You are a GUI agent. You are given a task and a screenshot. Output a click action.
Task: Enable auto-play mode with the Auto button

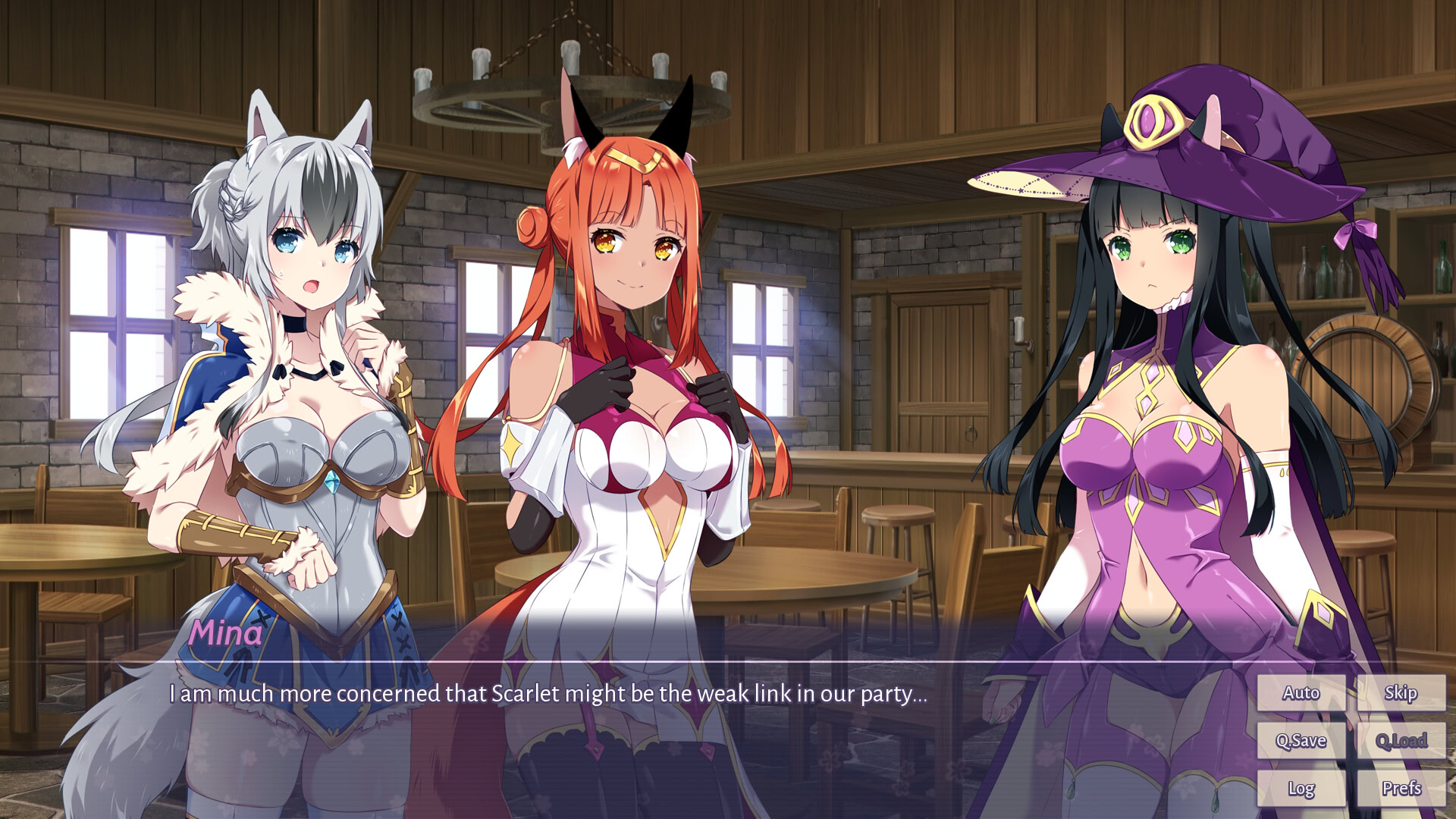[1300, 692]
